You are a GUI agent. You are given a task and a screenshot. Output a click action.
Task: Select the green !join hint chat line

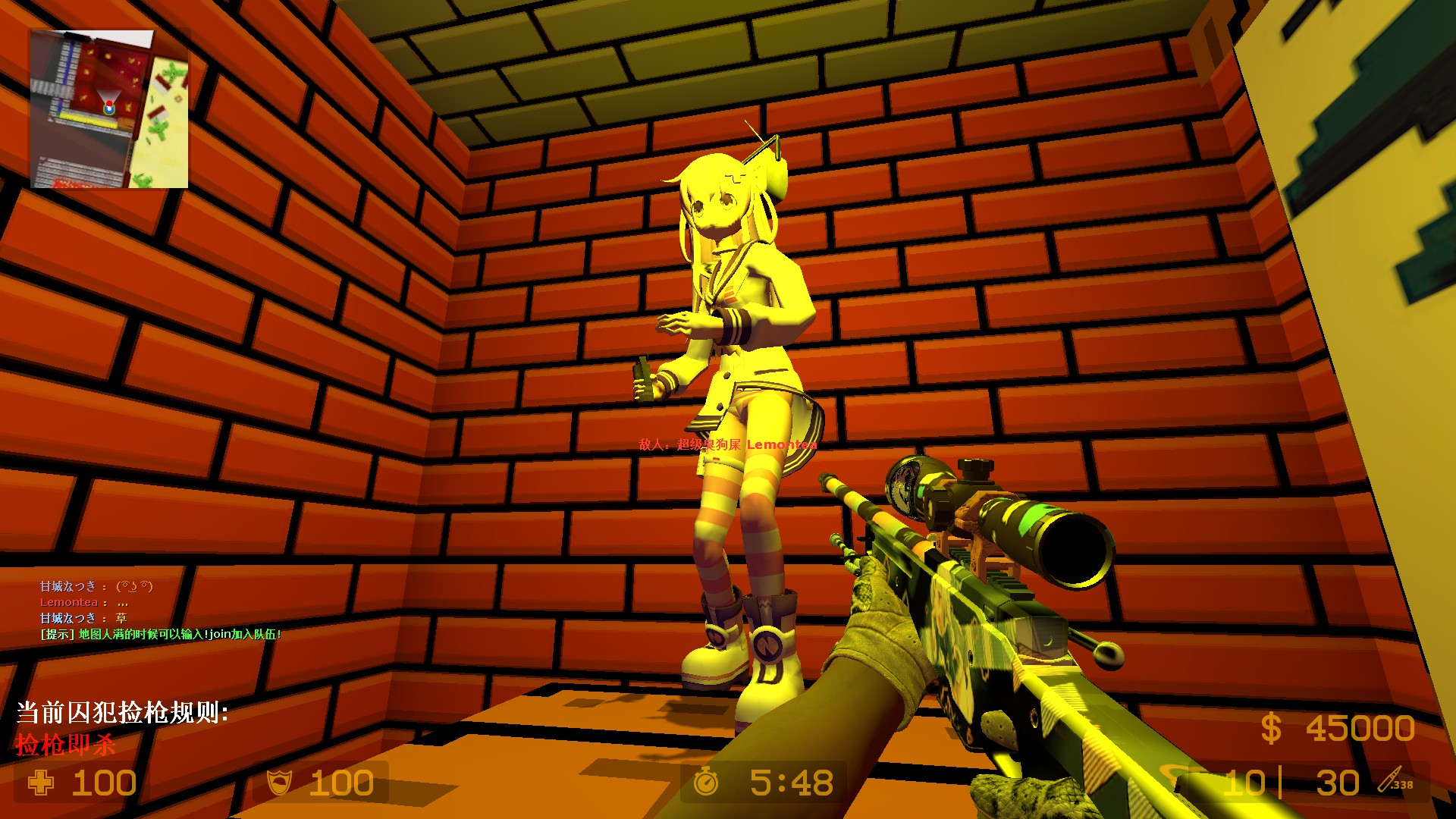pos(161,634)
